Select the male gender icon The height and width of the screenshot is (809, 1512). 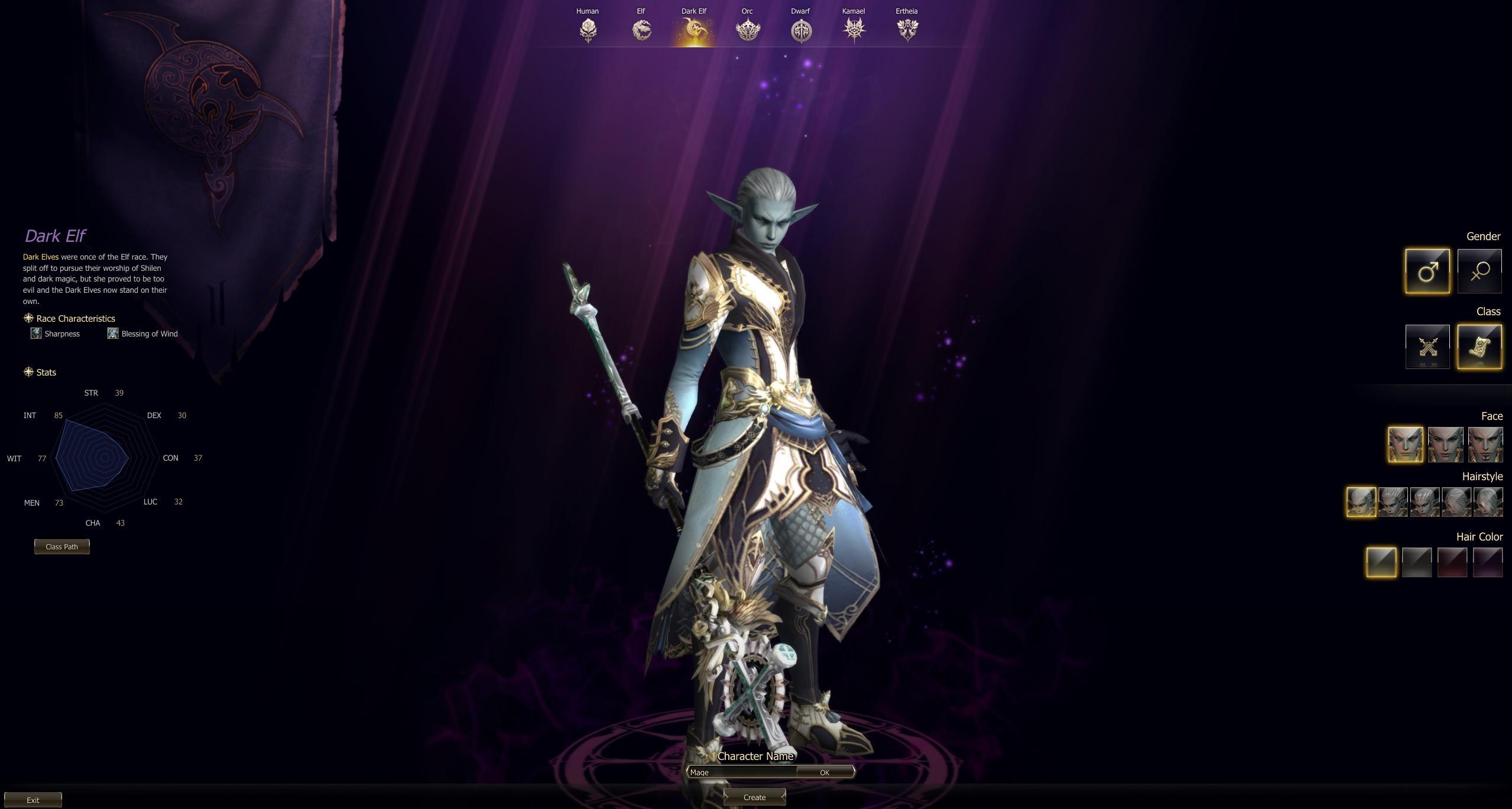(x=1427, y=271)
